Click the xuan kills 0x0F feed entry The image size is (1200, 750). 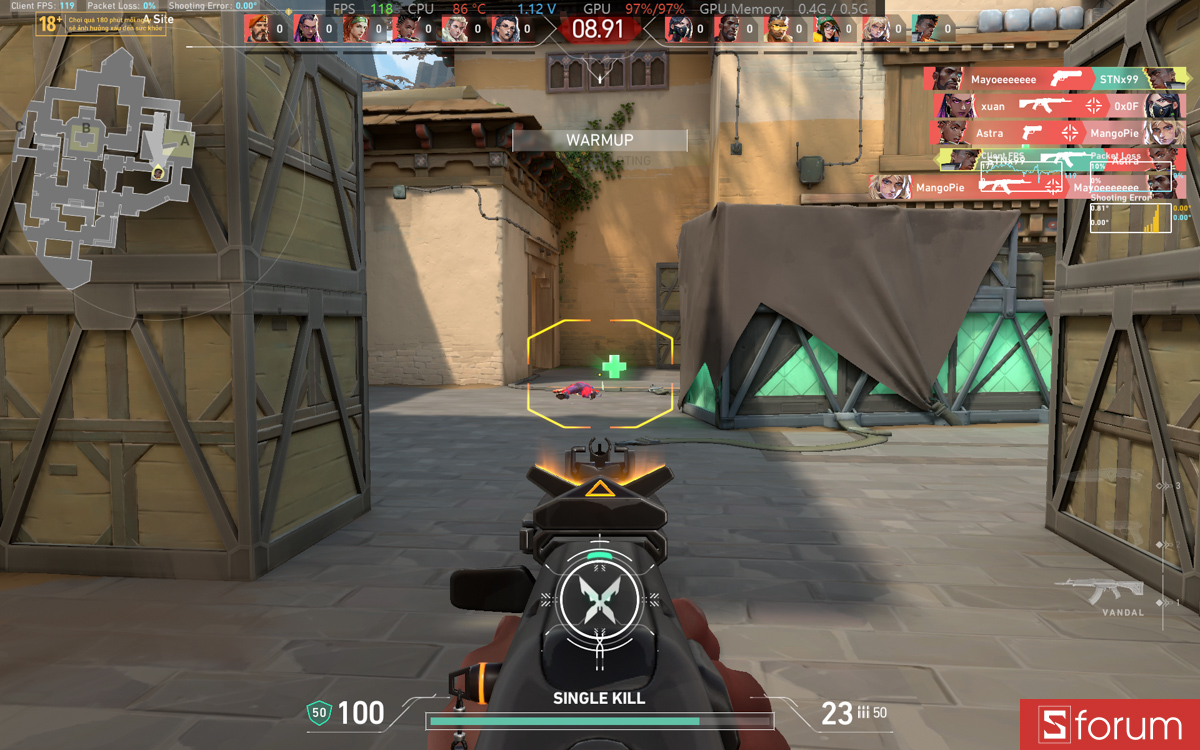[x=1058, y=106]
